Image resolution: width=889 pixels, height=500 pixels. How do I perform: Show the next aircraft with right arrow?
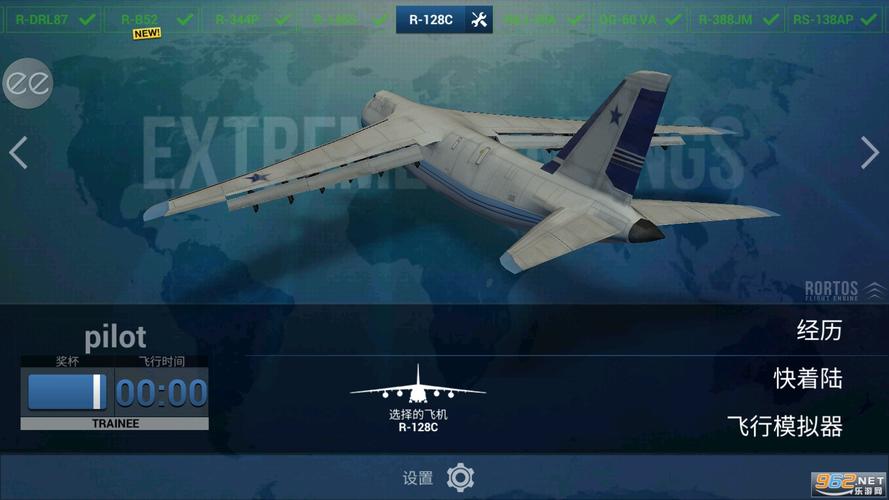(x=869, y=152)
